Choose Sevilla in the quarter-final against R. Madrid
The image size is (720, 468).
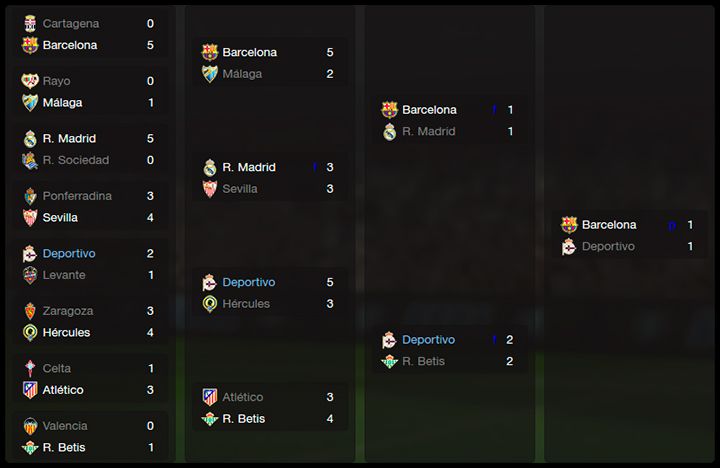coord(240,189)
